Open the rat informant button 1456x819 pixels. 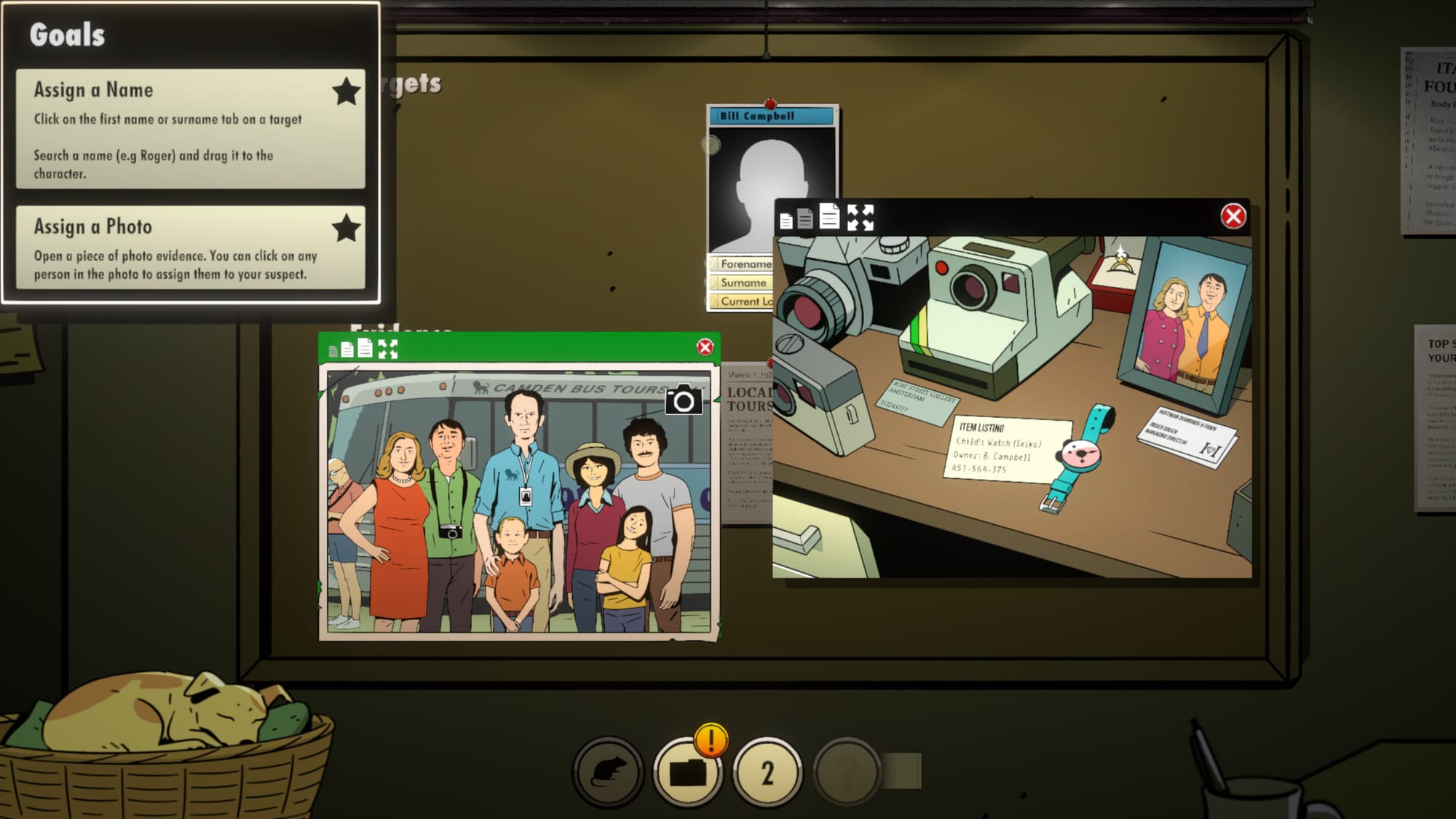click(x=607, y=772)
